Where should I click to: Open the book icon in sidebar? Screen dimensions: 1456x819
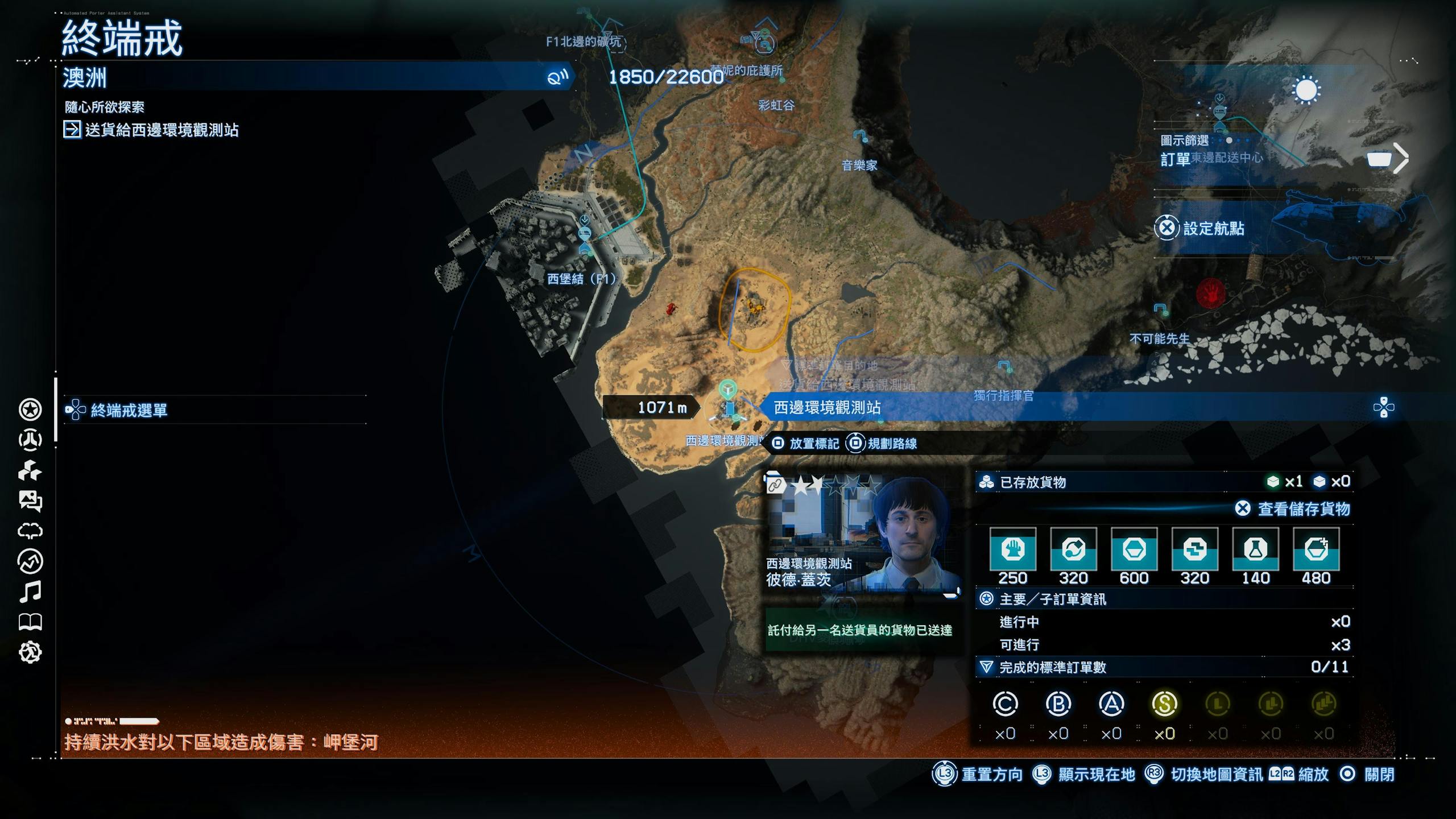point(30,622)
